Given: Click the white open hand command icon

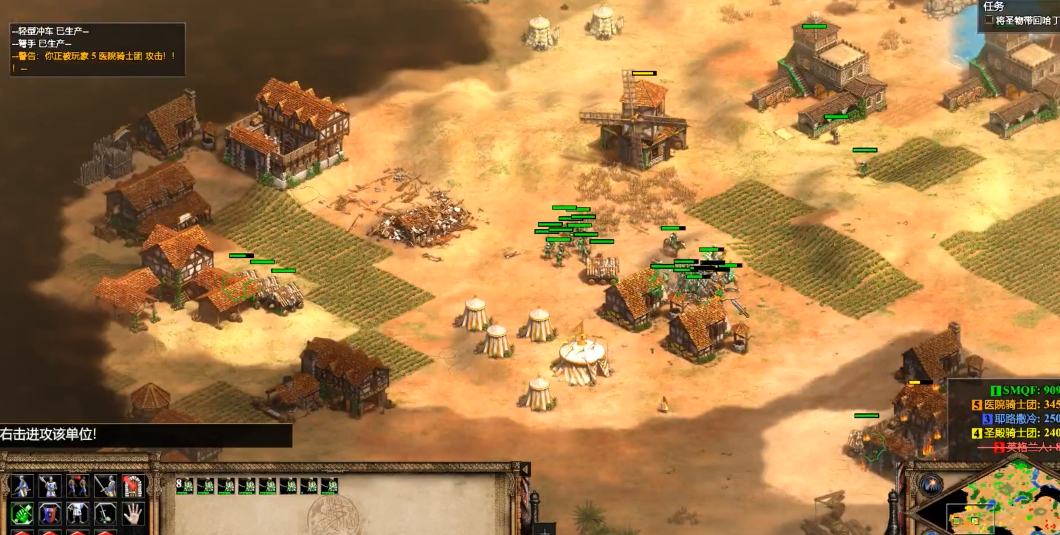Looking at the screenshot, I should click(133, 513).
